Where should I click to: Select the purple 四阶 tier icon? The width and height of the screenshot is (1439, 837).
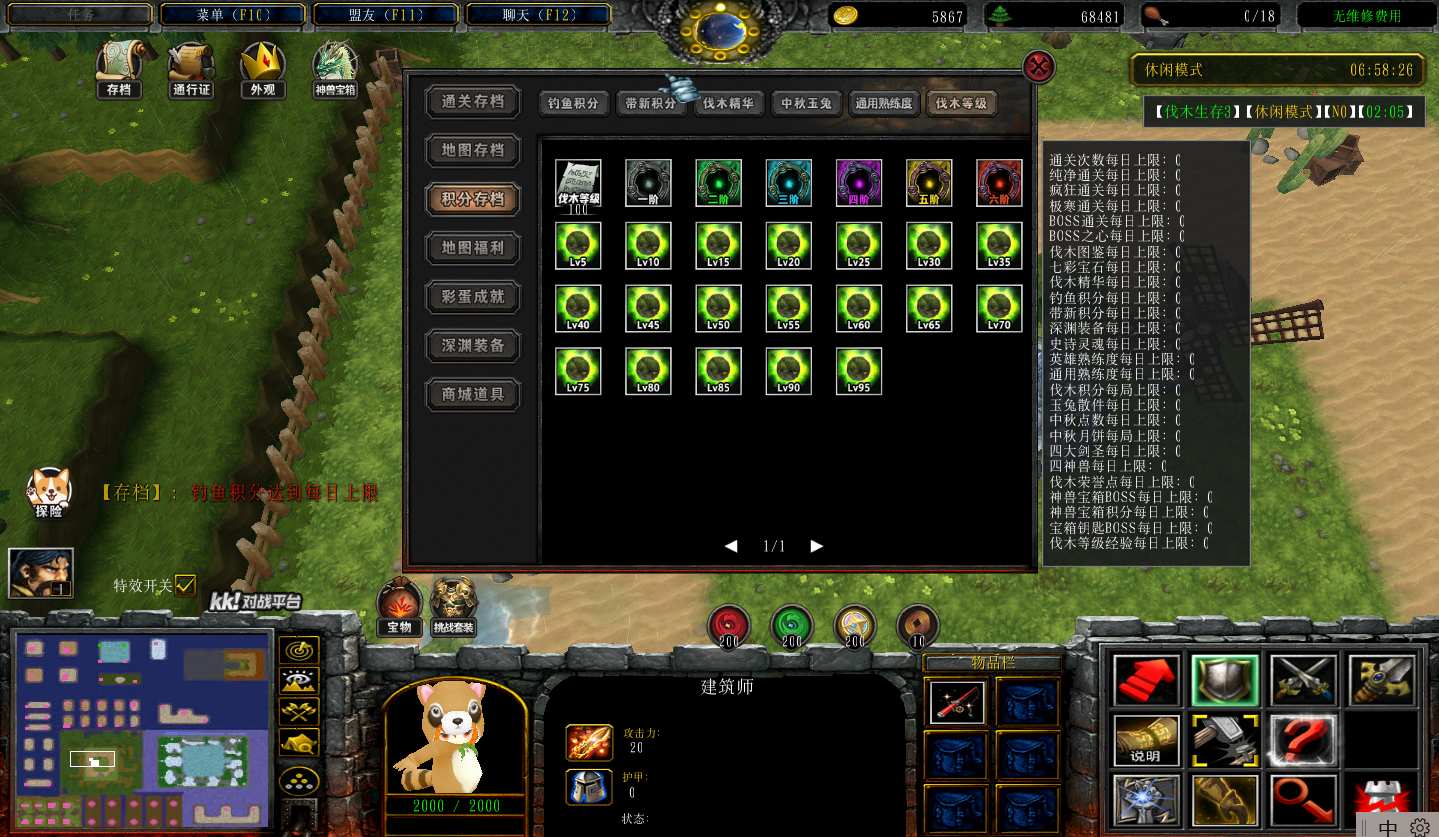pyautogui.click(x=859, y=183)
